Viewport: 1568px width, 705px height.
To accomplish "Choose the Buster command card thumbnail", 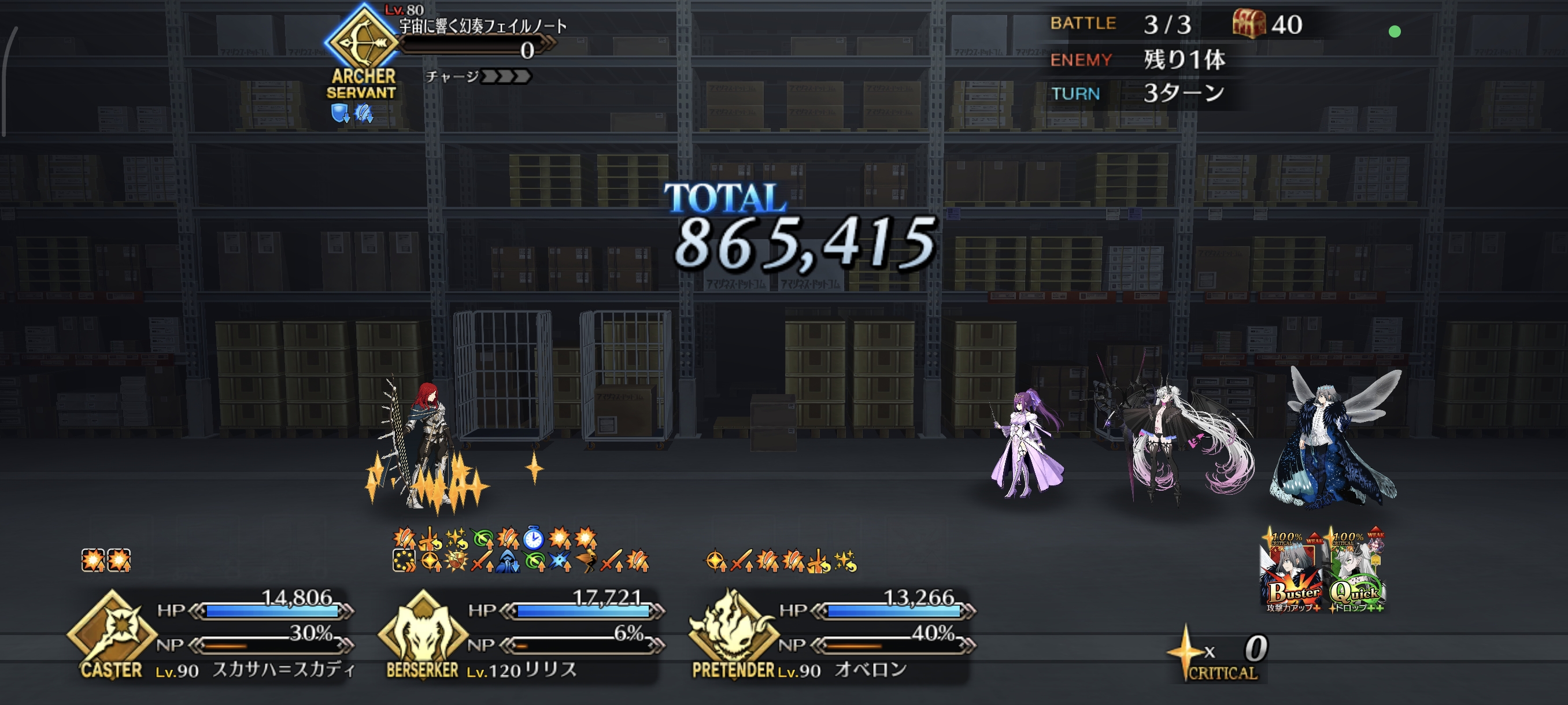I will click(x=1292, y=572).
